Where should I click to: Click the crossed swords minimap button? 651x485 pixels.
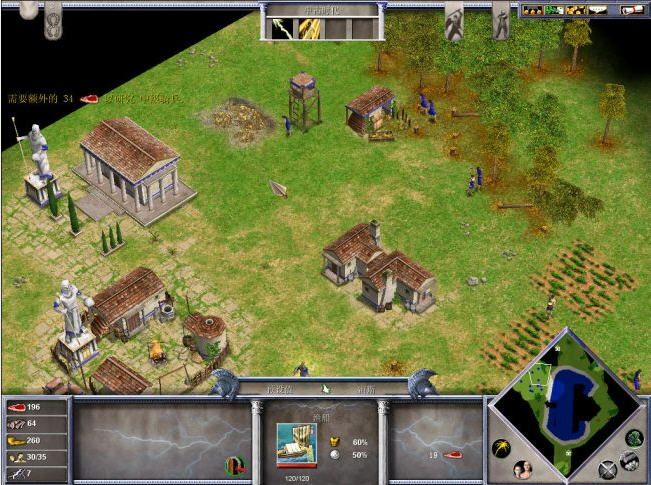point(607,470)
